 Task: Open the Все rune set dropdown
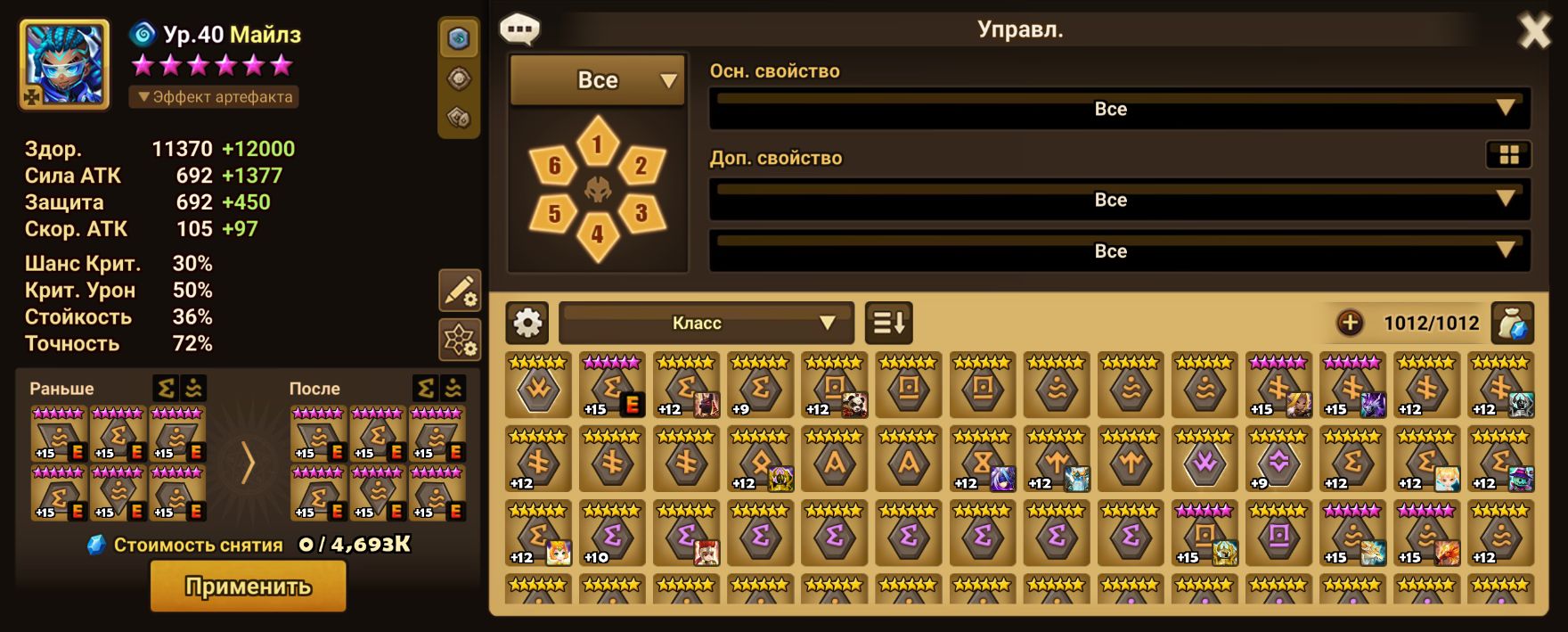click(x=597, y=80)
